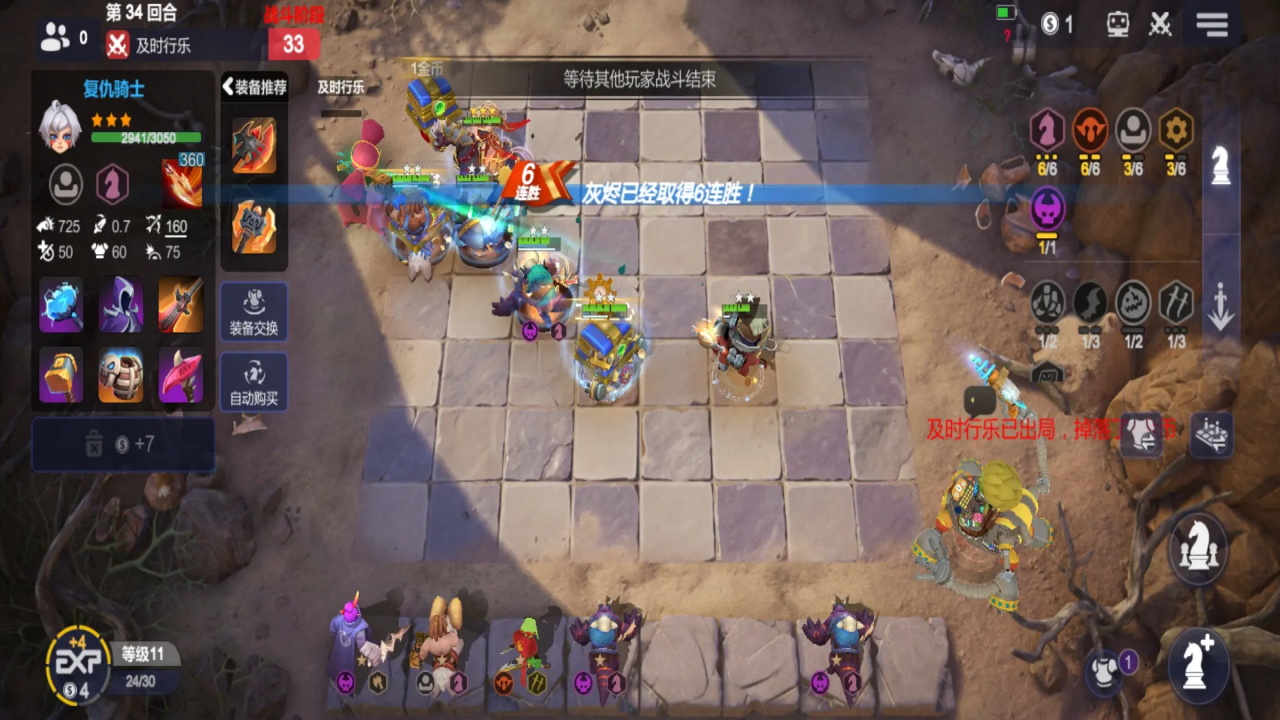Open the chat speech bubble
The width and height of the screenshot is (1280, 720).
pos(979,402)
